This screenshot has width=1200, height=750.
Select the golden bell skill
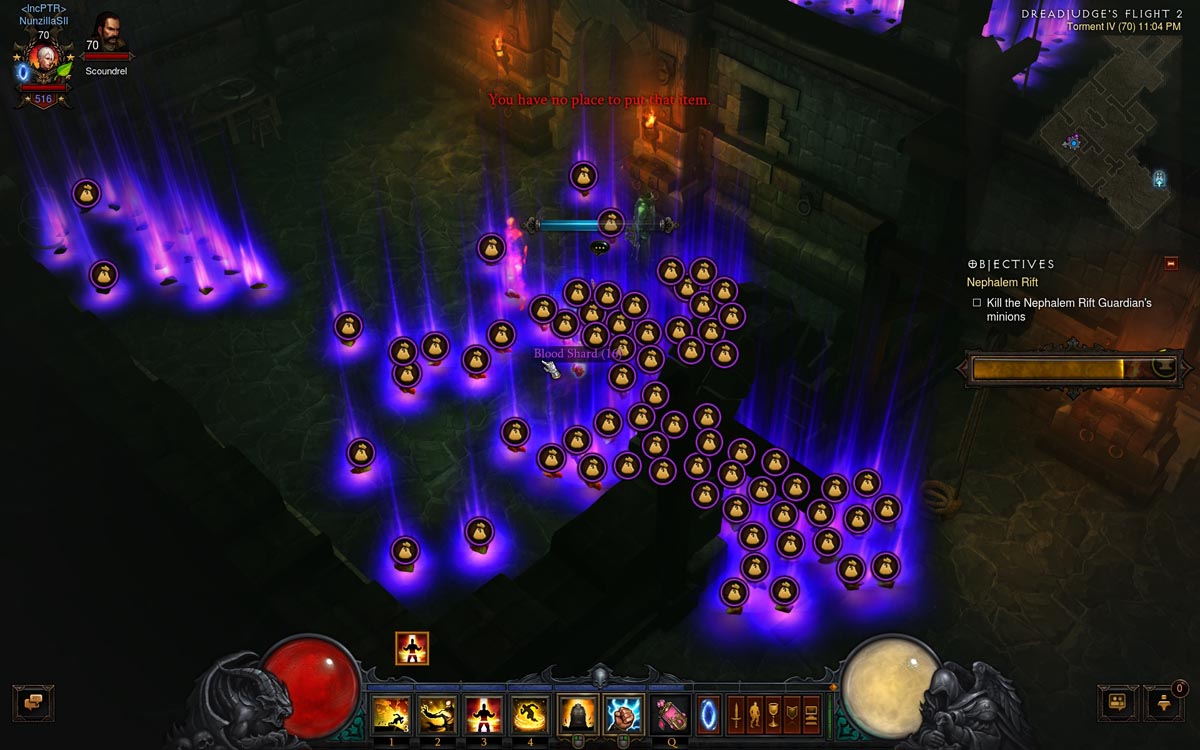577,714
